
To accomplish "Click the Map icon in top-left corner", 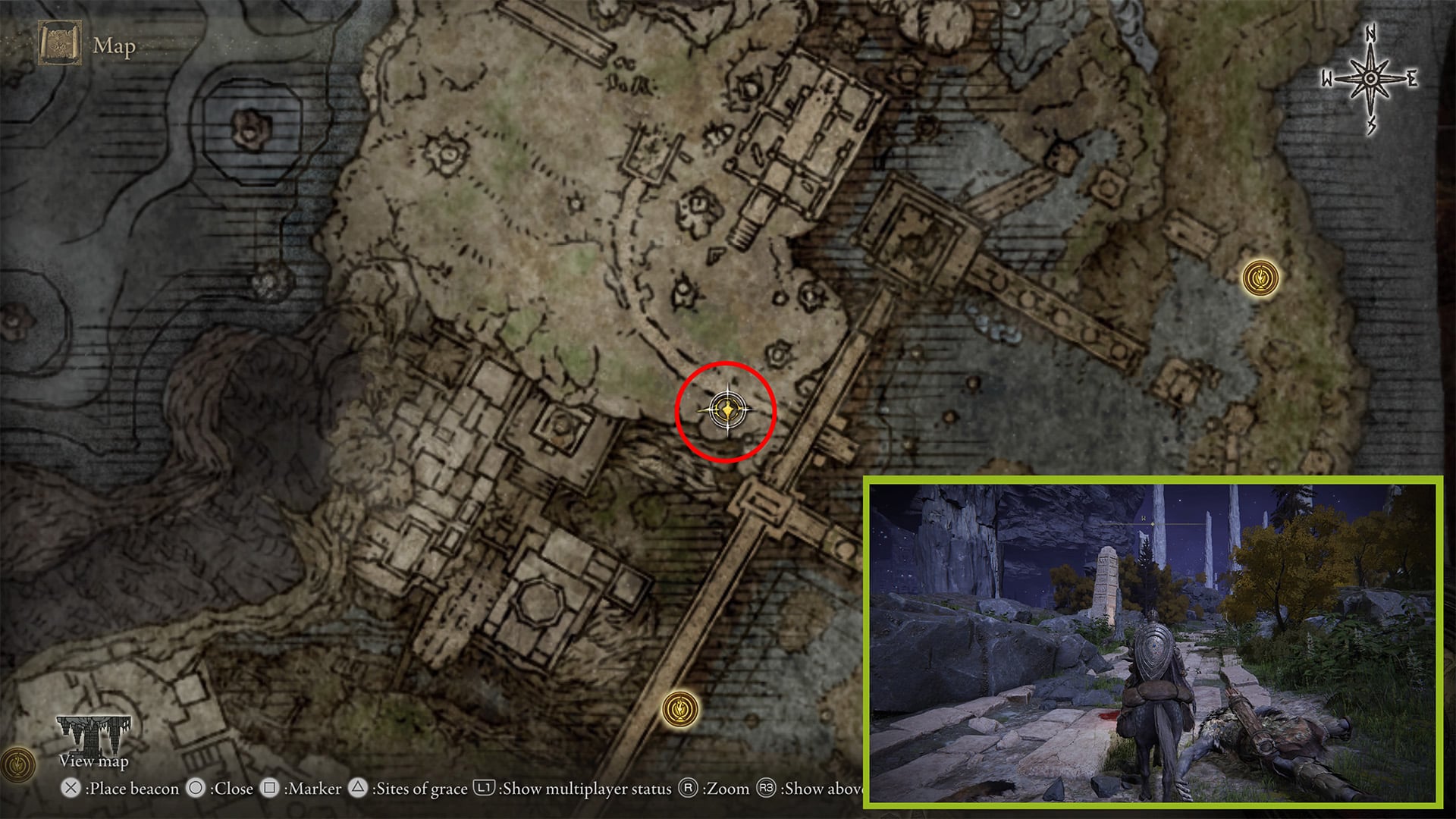I will [59, 44].
